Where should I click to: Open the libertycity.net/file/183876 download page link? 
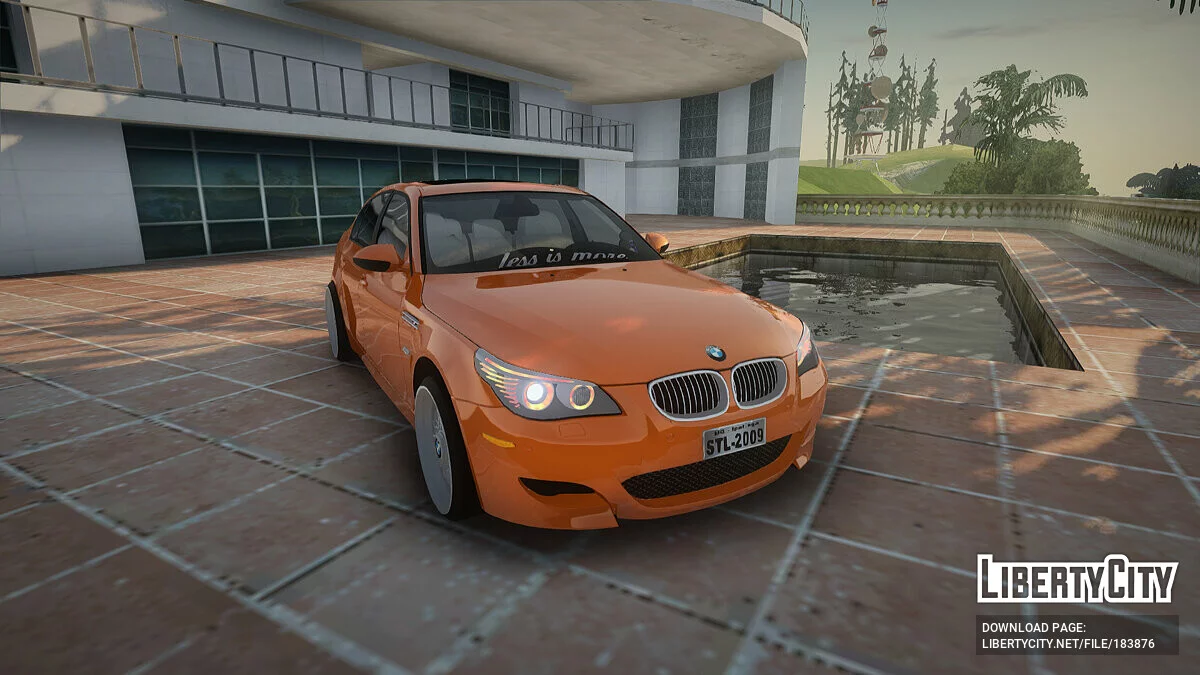(x=1068, y=644)
